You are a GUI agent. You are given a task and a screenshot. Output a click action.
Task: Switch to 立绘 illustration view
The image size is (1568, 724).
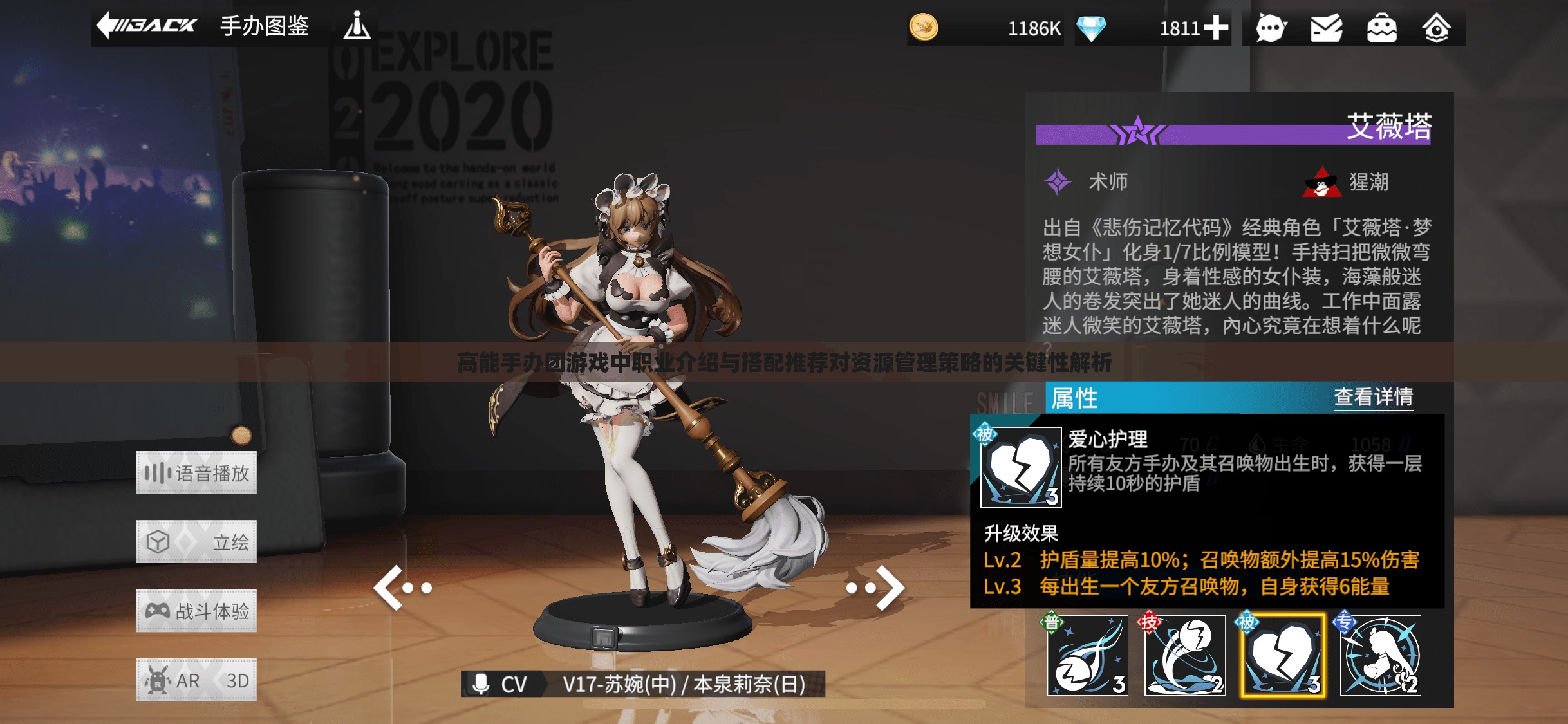pyautogui.click(x=196, y=542)
